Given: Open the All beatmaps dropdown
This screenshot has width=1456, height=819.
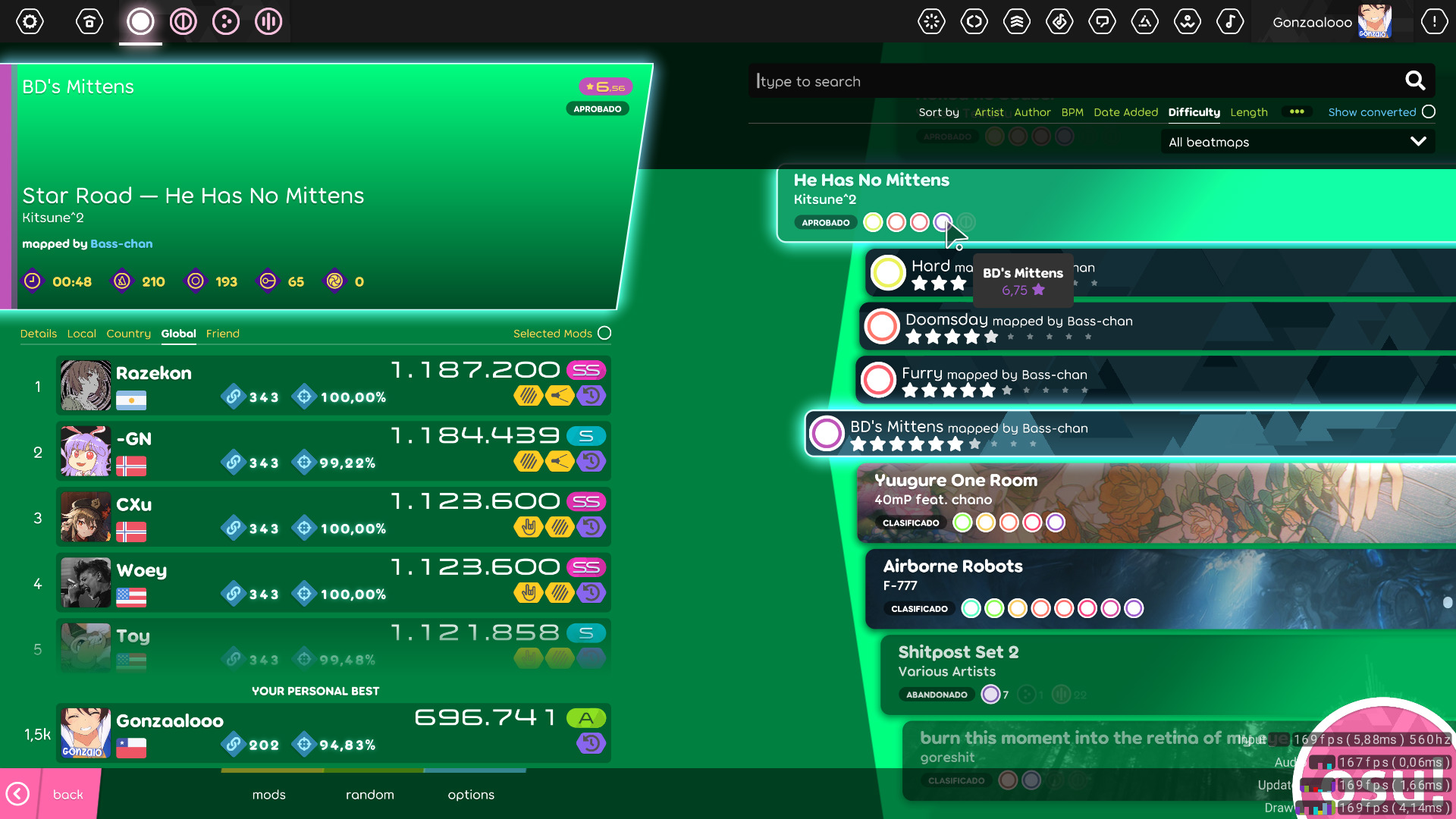Looking at the screenshot, I should [1297, 142].
